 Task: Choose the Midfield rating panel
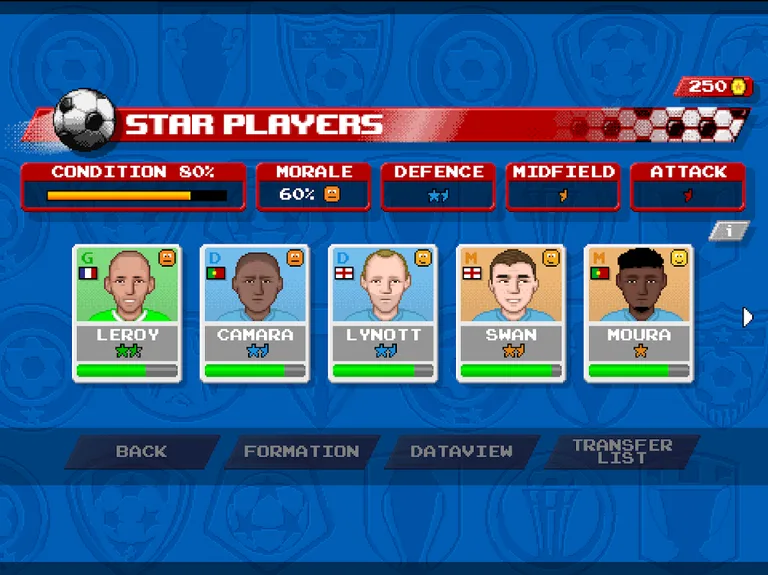tap(563, 186)
